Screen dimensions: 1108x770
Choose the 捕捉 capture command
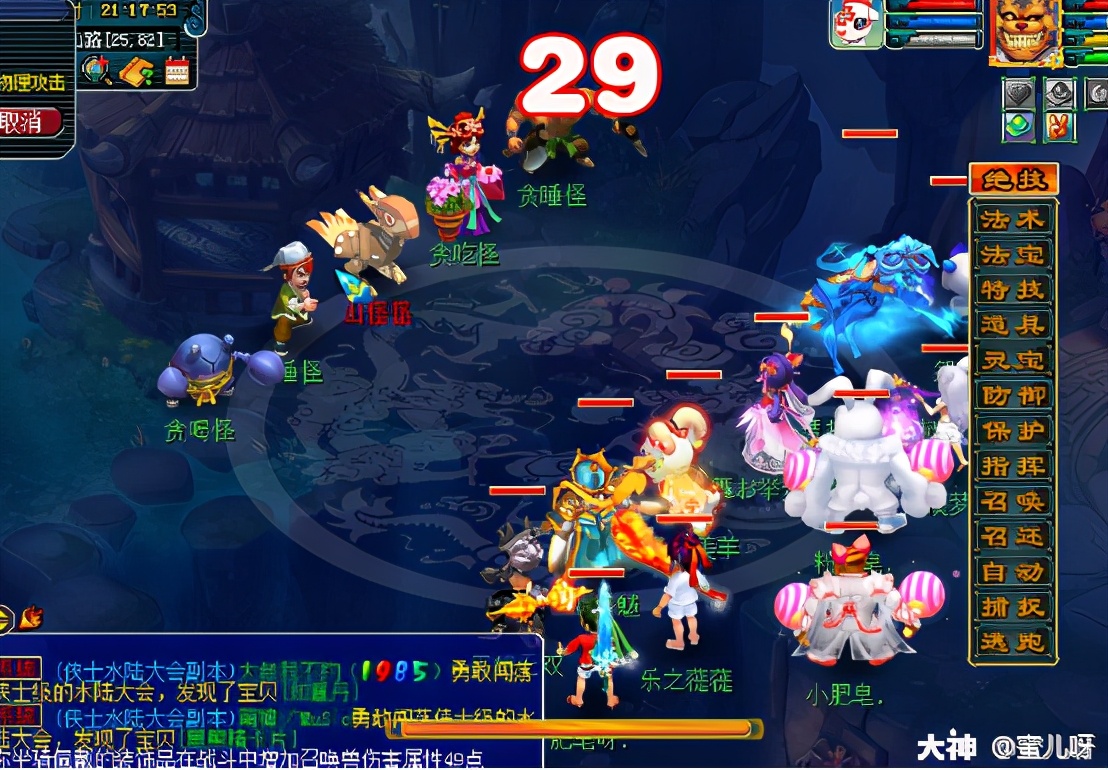(x=1012, y=607)
